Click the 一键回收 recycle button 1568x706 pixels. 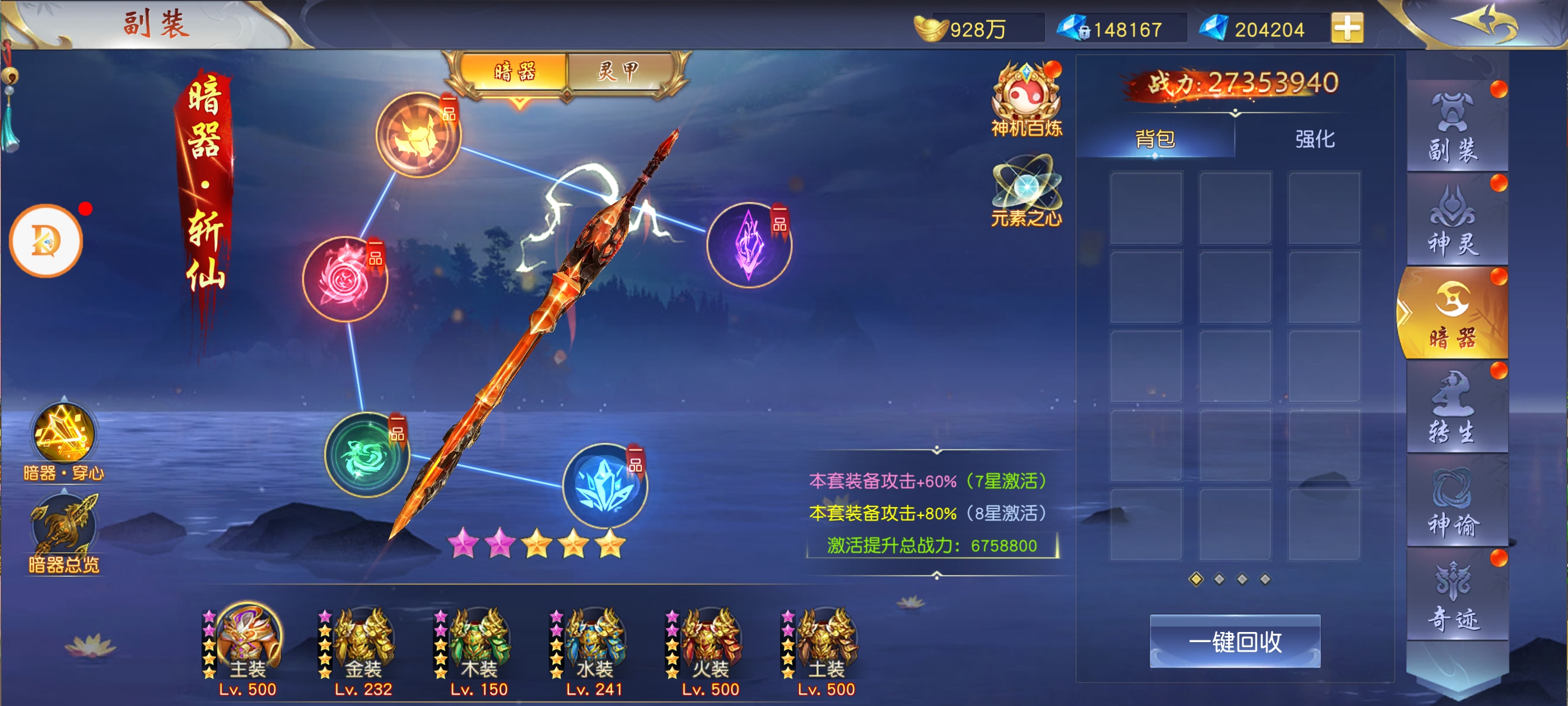point(1234,642)
